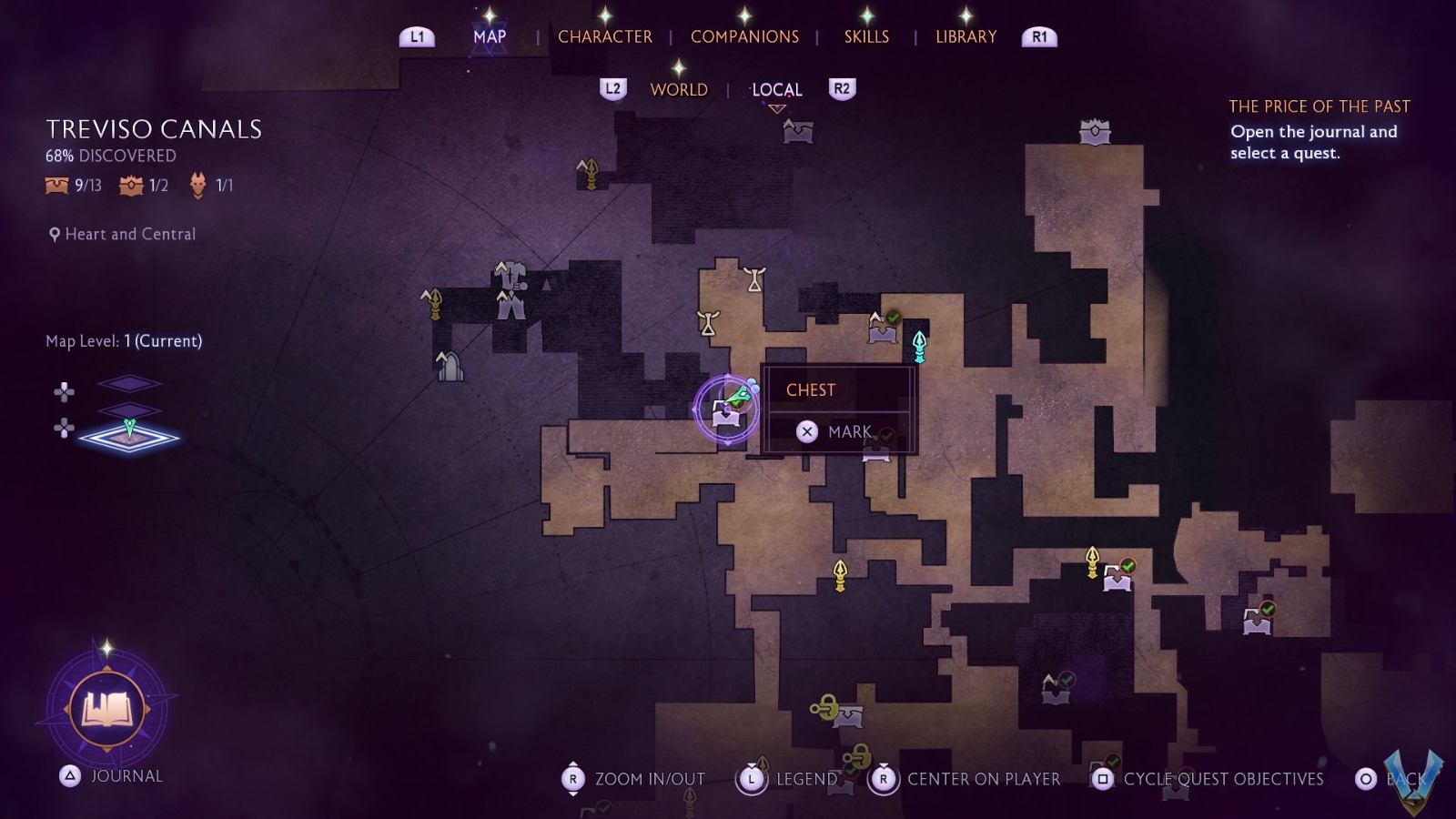The width and height of the screenshot is (1456, 819).
Task: Switch to the World map view
Action: [x=679, y=89]
